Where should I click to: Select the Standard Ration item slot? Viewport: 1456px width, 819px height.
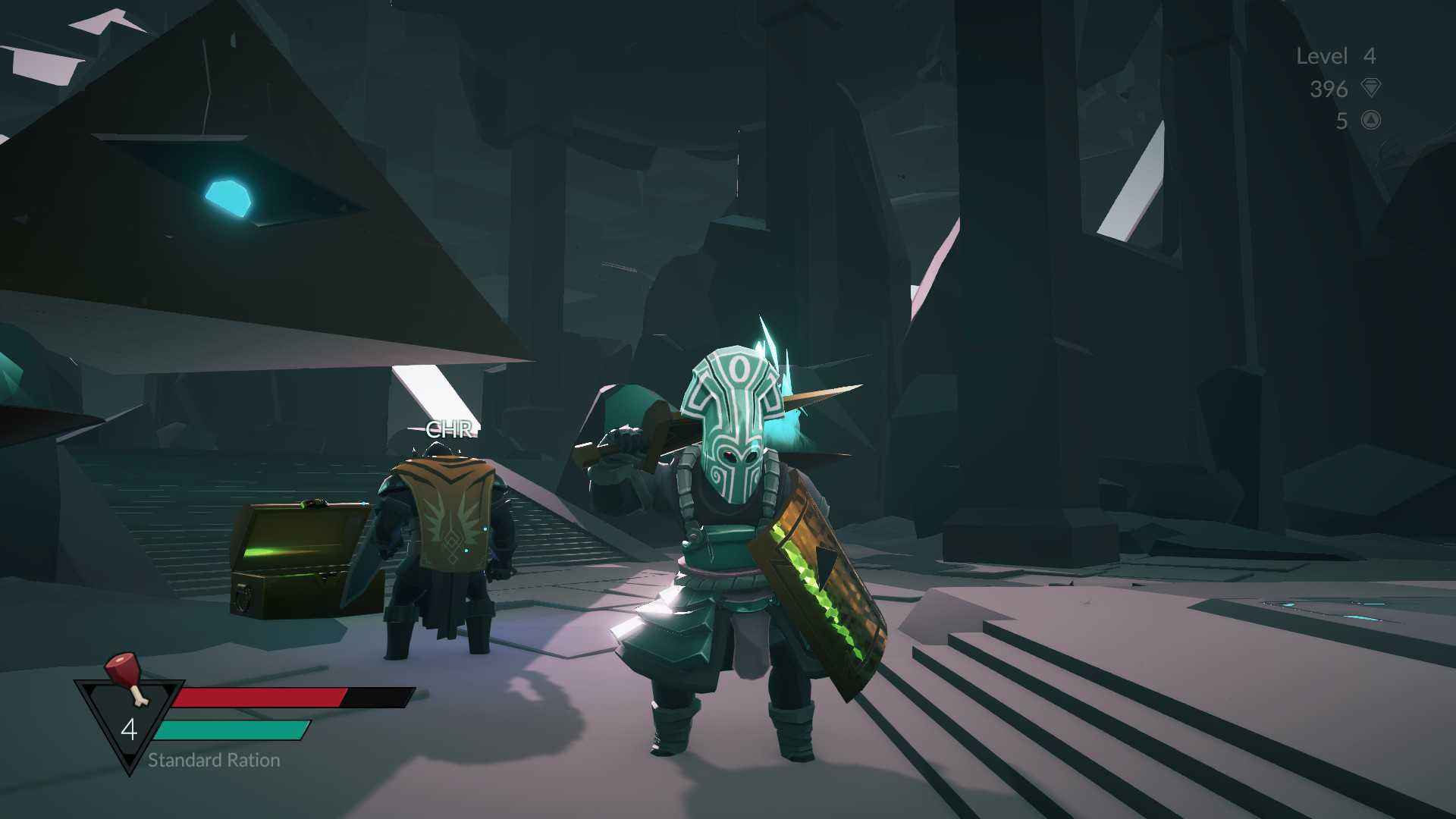[129, 717]
